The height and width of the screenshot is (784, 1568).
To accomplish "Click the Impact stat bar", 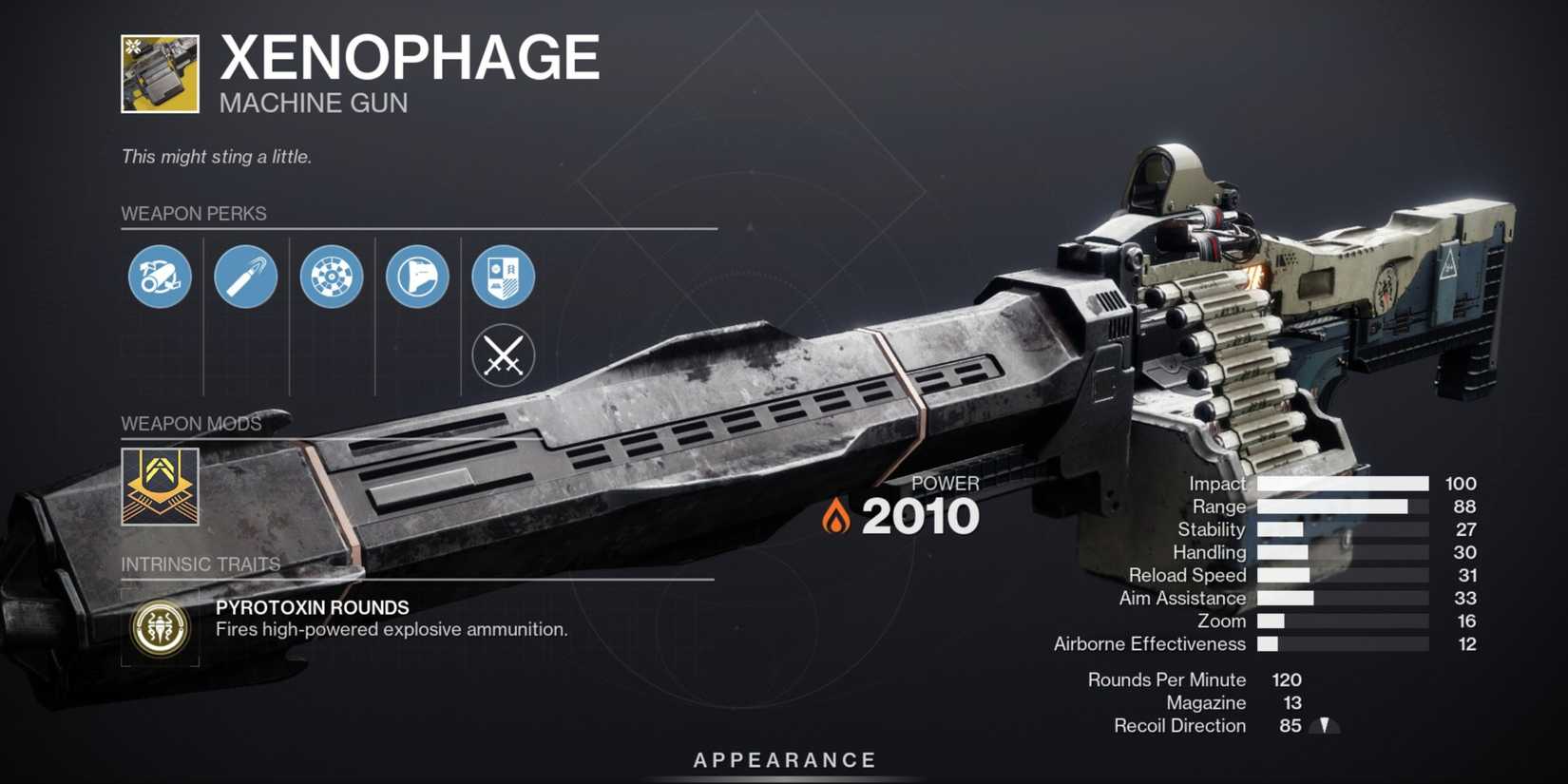I will coord(1343,484).
